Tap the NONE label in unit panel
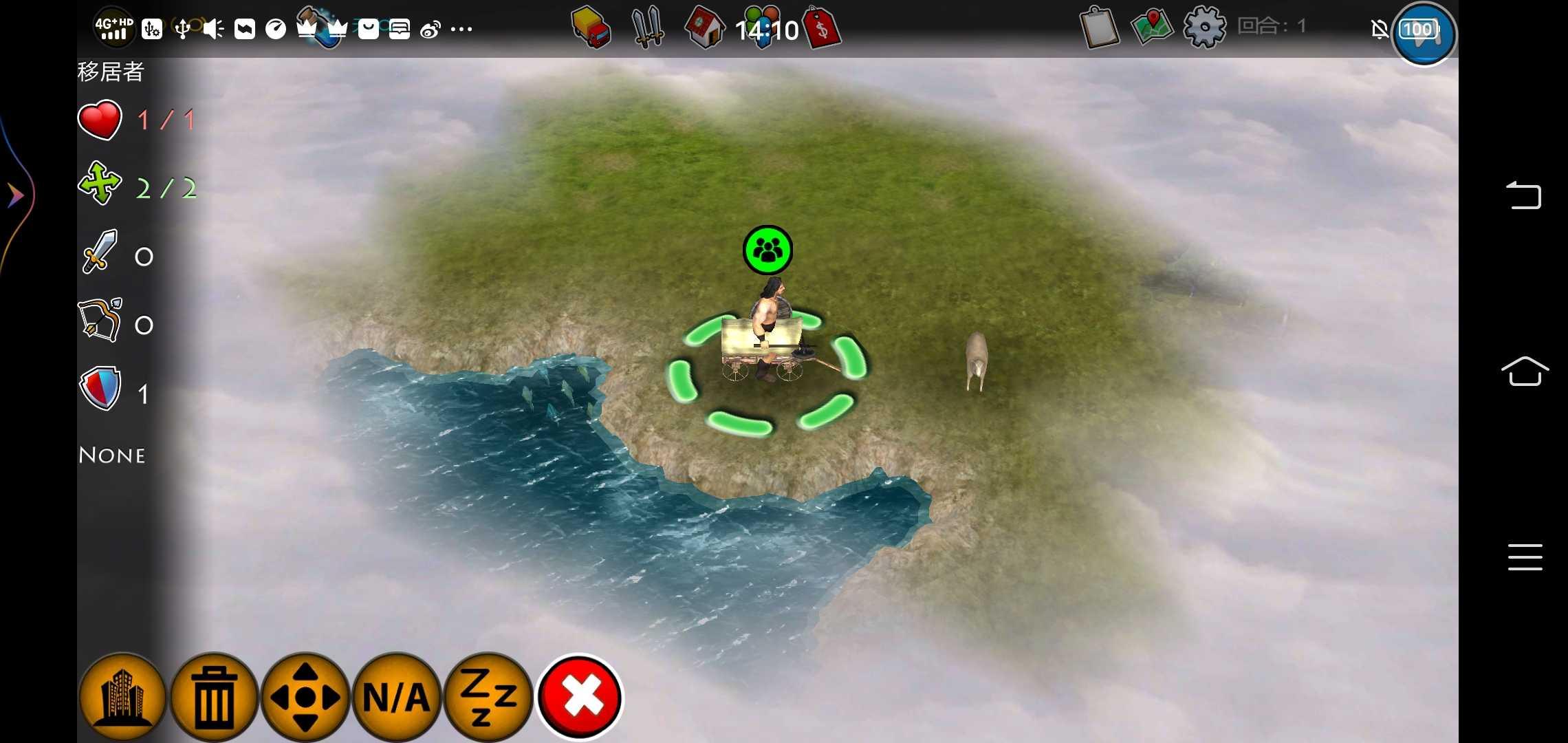This screenshot has width=1568, height=743. pyautogui.click(x=111, y=455)
